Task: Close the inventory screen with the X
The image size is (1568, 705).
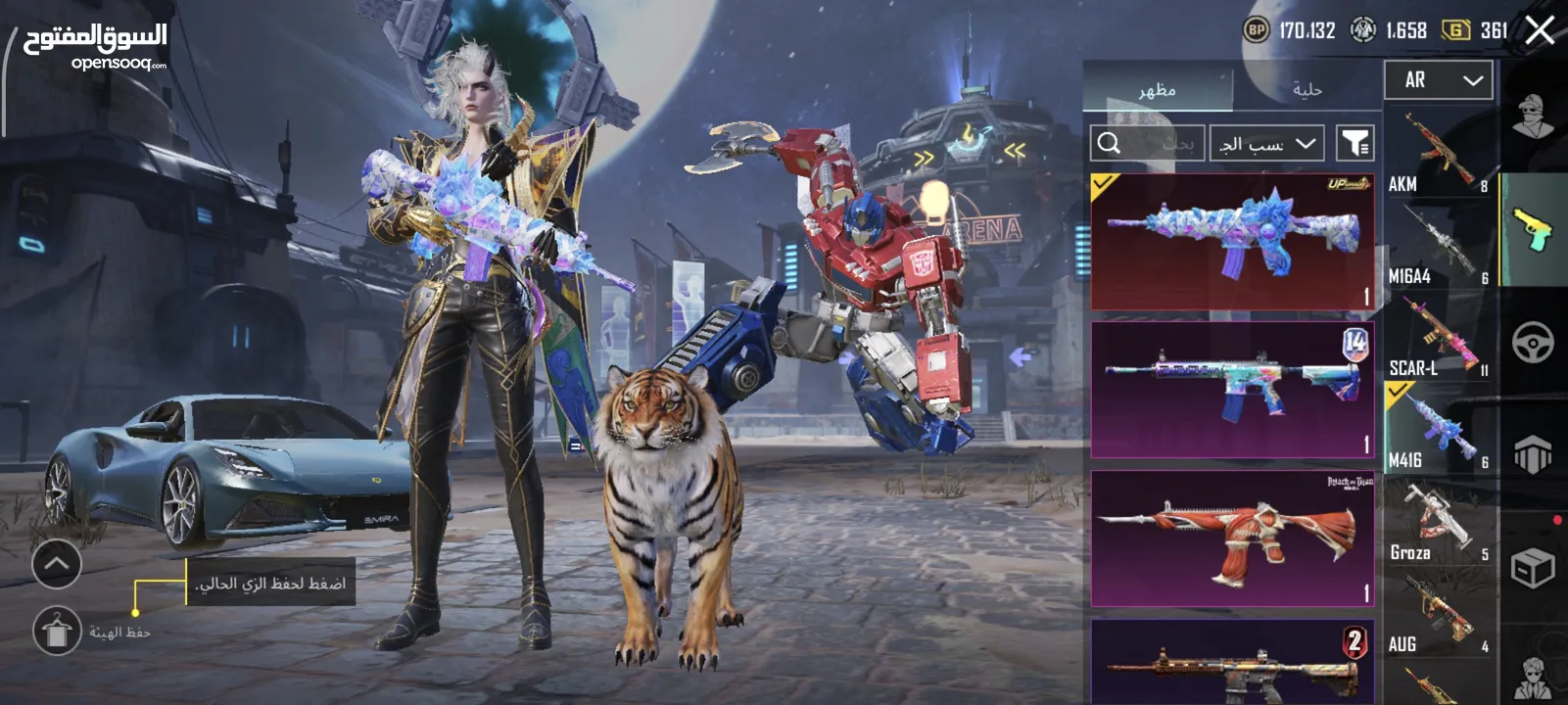Action: [1540, 30]
